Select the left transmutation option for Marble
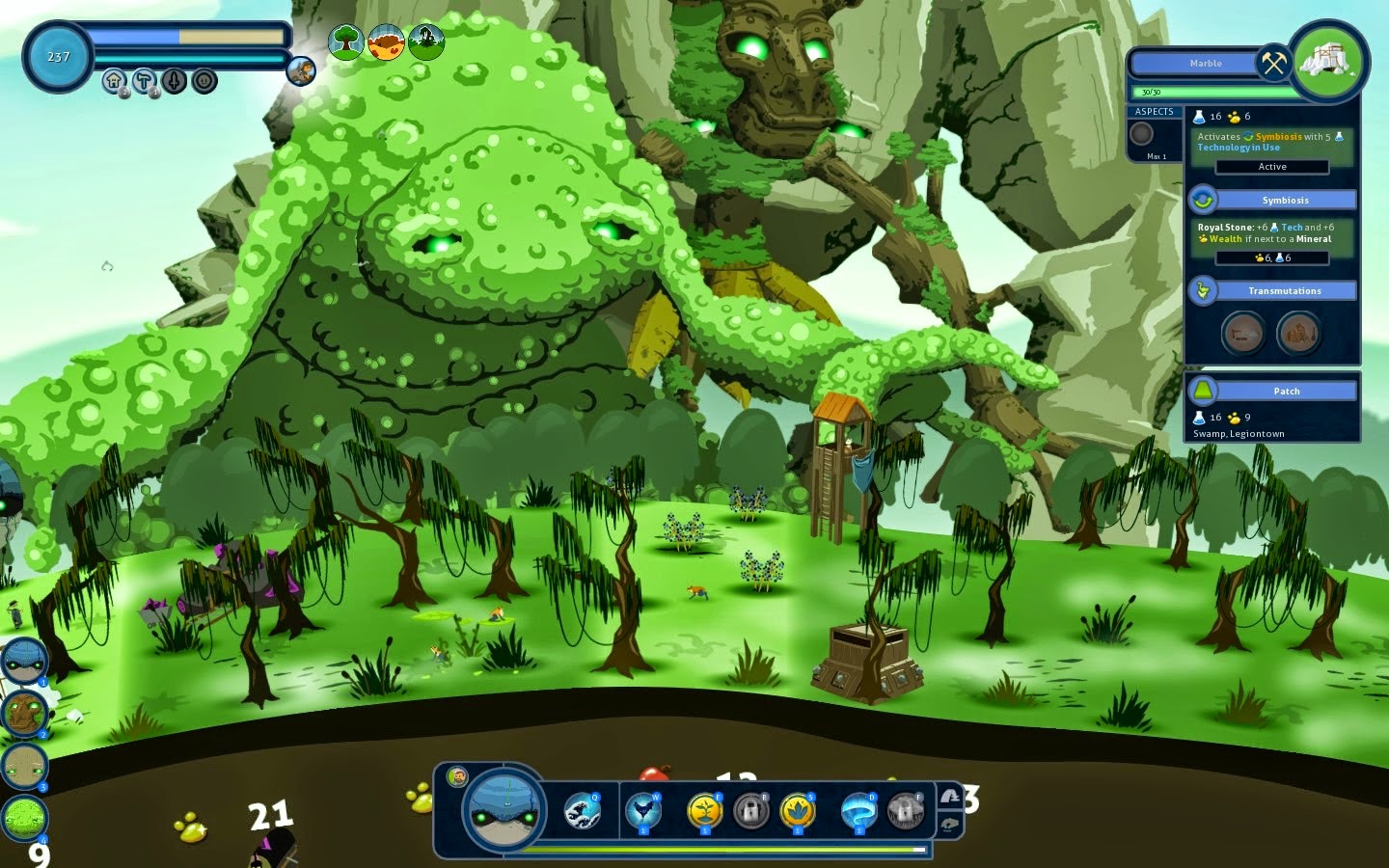Viewport: 1389px width, 868px height. [x=1243, y=334]
